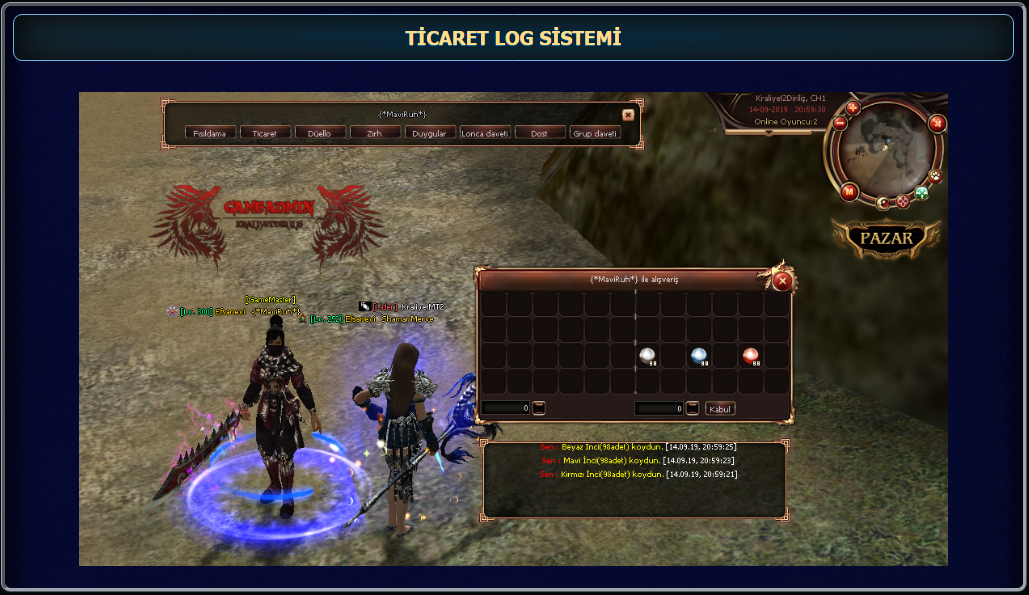Viewport: 1029px width, 595px height.
Task: Click the minimap's zoom-in plus button
Action: (x=853, y=108)
